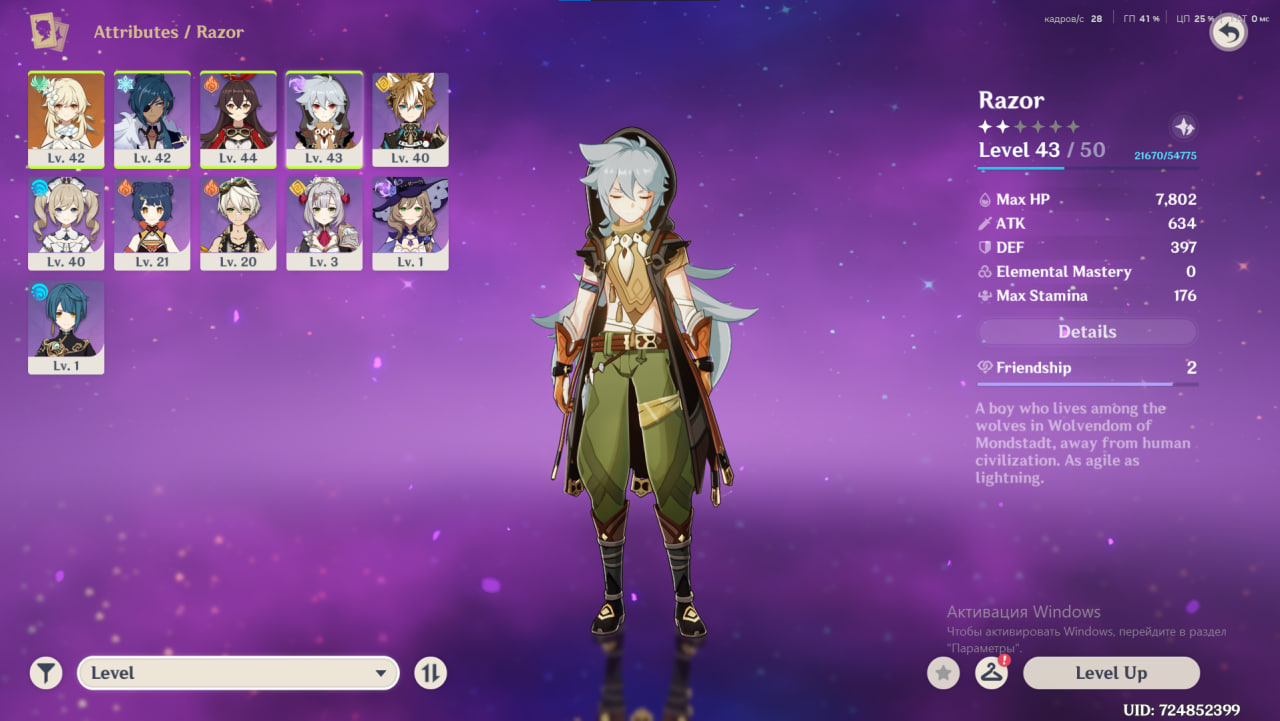Toggle the sort order arrows button
The width and height of the screenshot is (1280, 721).
[x=430, y=673]
